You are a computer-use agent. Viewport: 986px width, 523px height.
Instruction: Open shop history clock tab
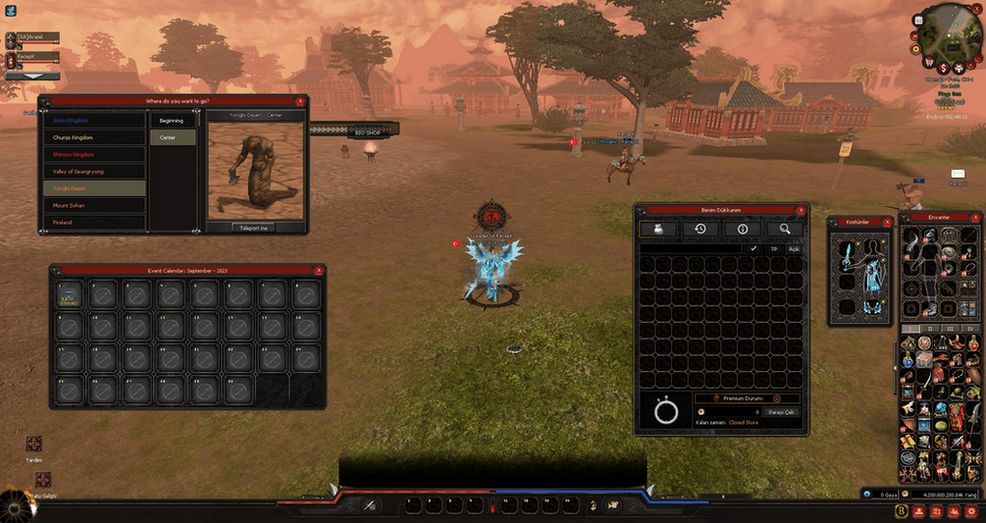coord(701,229)
